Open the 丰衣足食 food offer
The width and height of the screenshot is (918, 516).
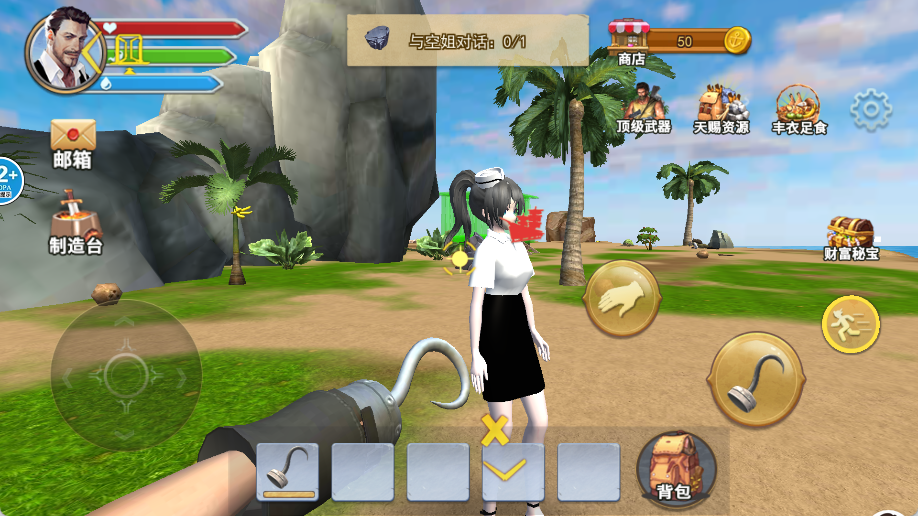pyautogui.click(x=798, y=108)
